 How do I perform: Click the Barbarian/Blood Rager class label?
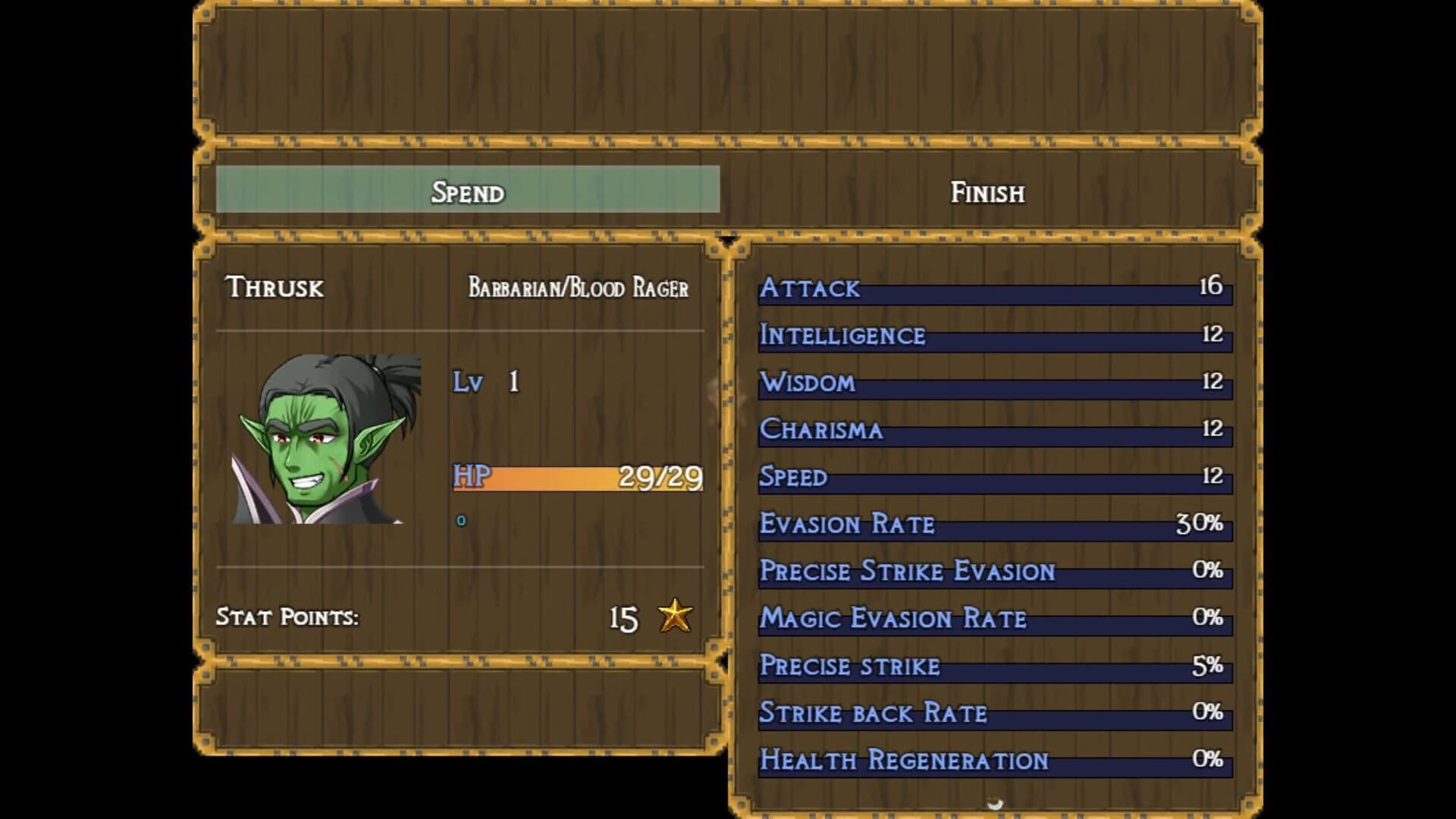coord(580,287)
